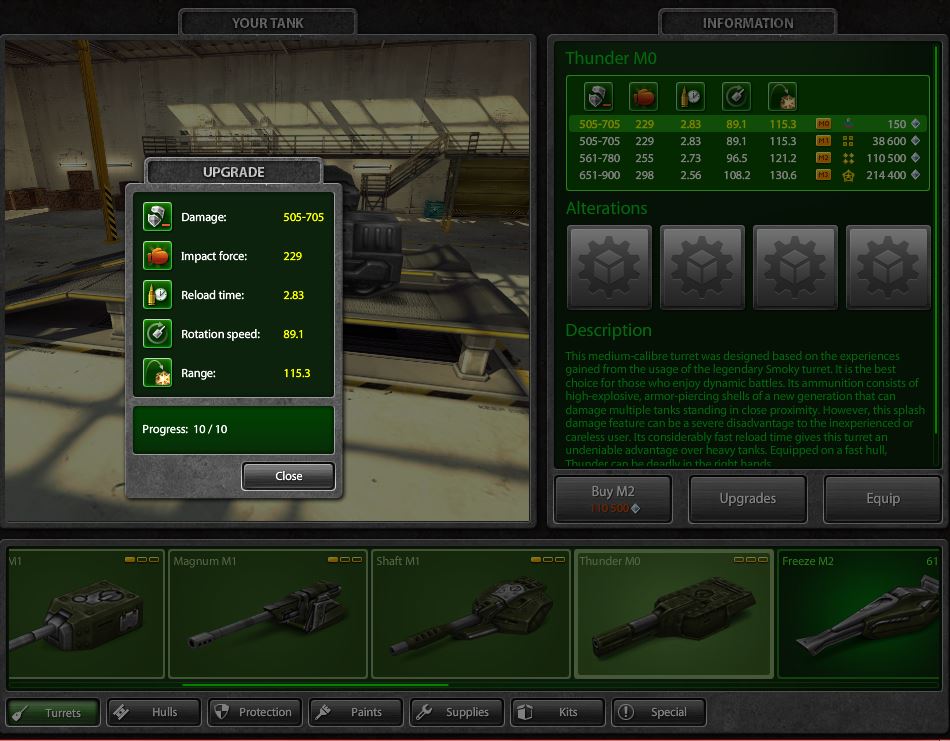950x741 pixels.
Task: Select the Reload time upgrade icon
Action: click(x=157, y=295)
